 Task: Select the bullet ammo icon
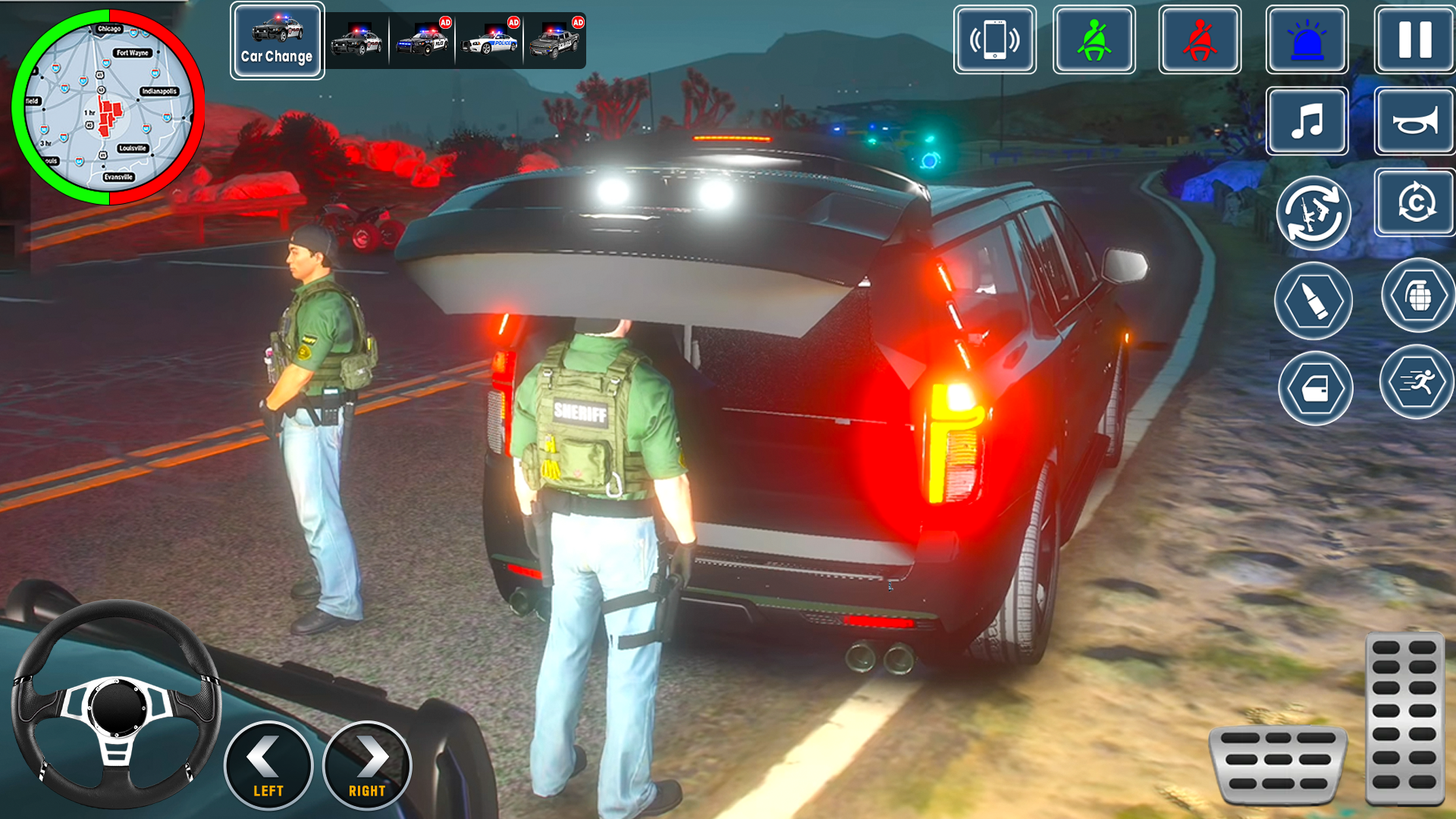point(1314,301)
